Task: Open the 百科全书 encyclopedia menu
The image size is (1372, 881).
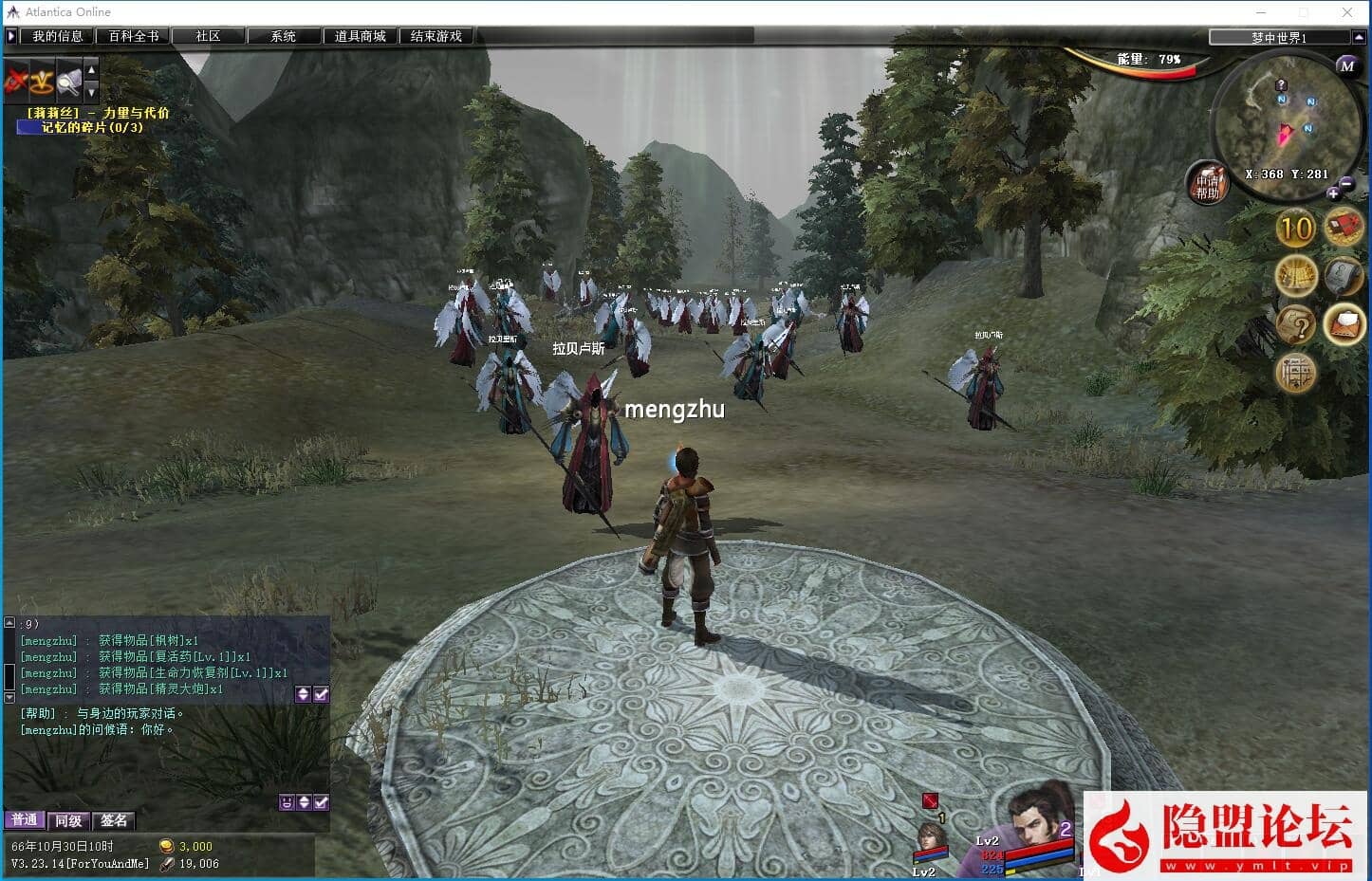Action: coord(133,36)
